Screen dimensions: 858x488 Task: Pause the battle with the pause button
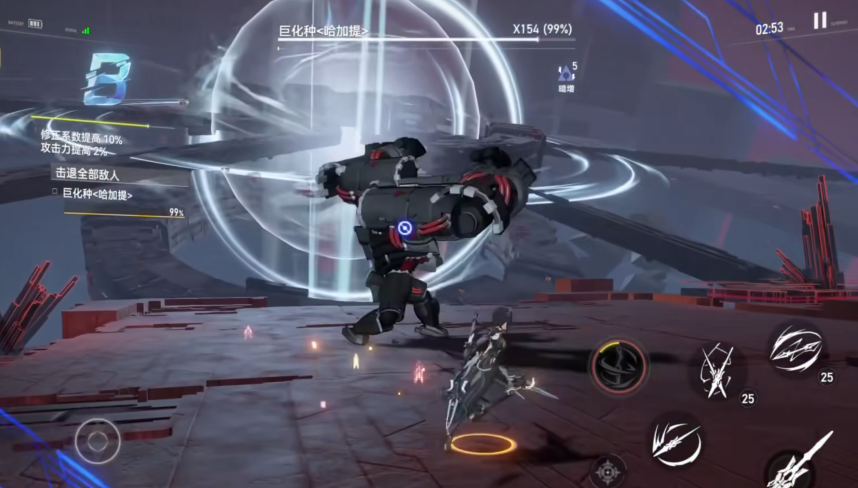820,21
